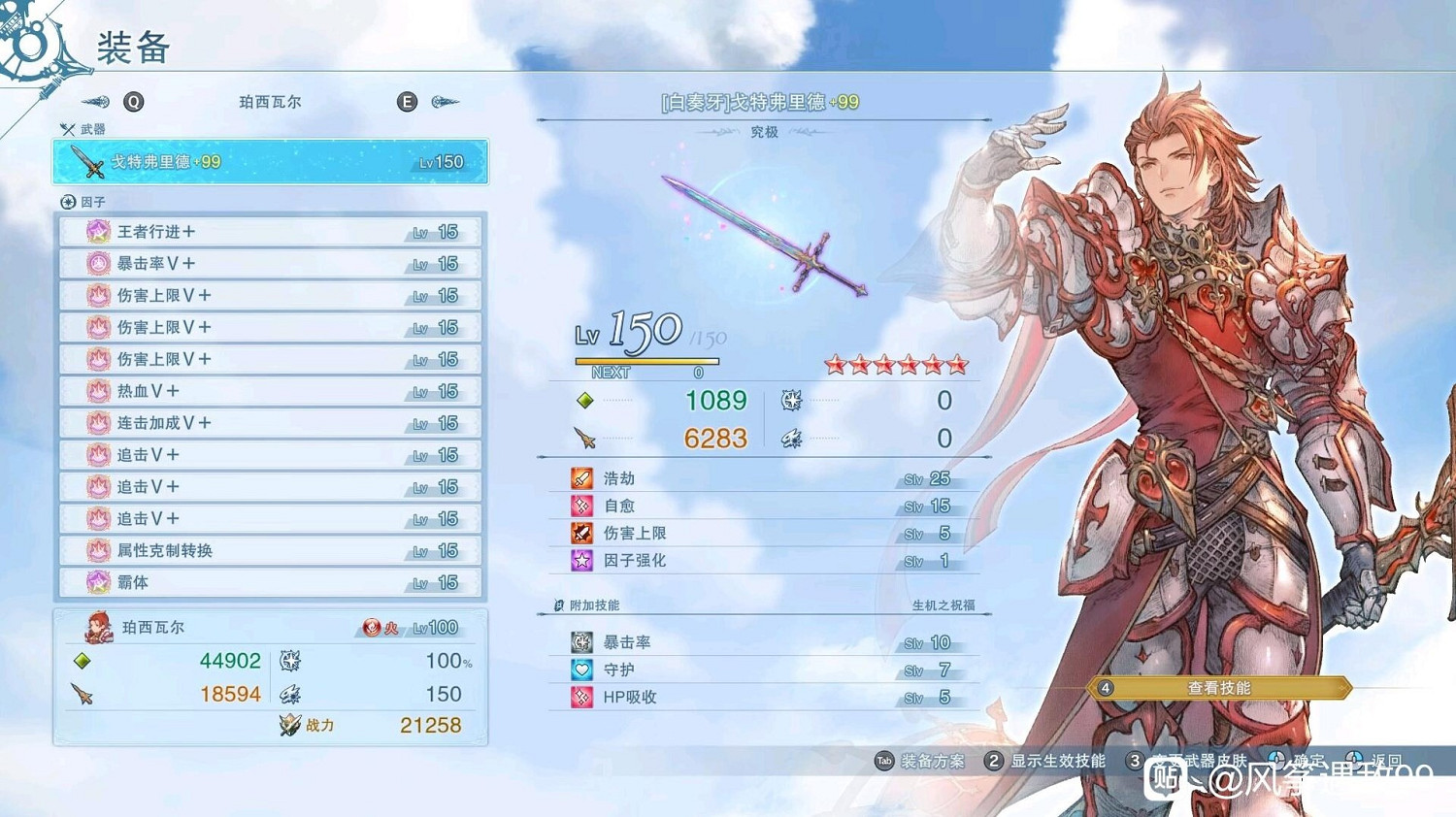Select the 戈特弗里德+99 weapon slot
The width and height of the screenshot is (1456, 817).
click(272, 162)
